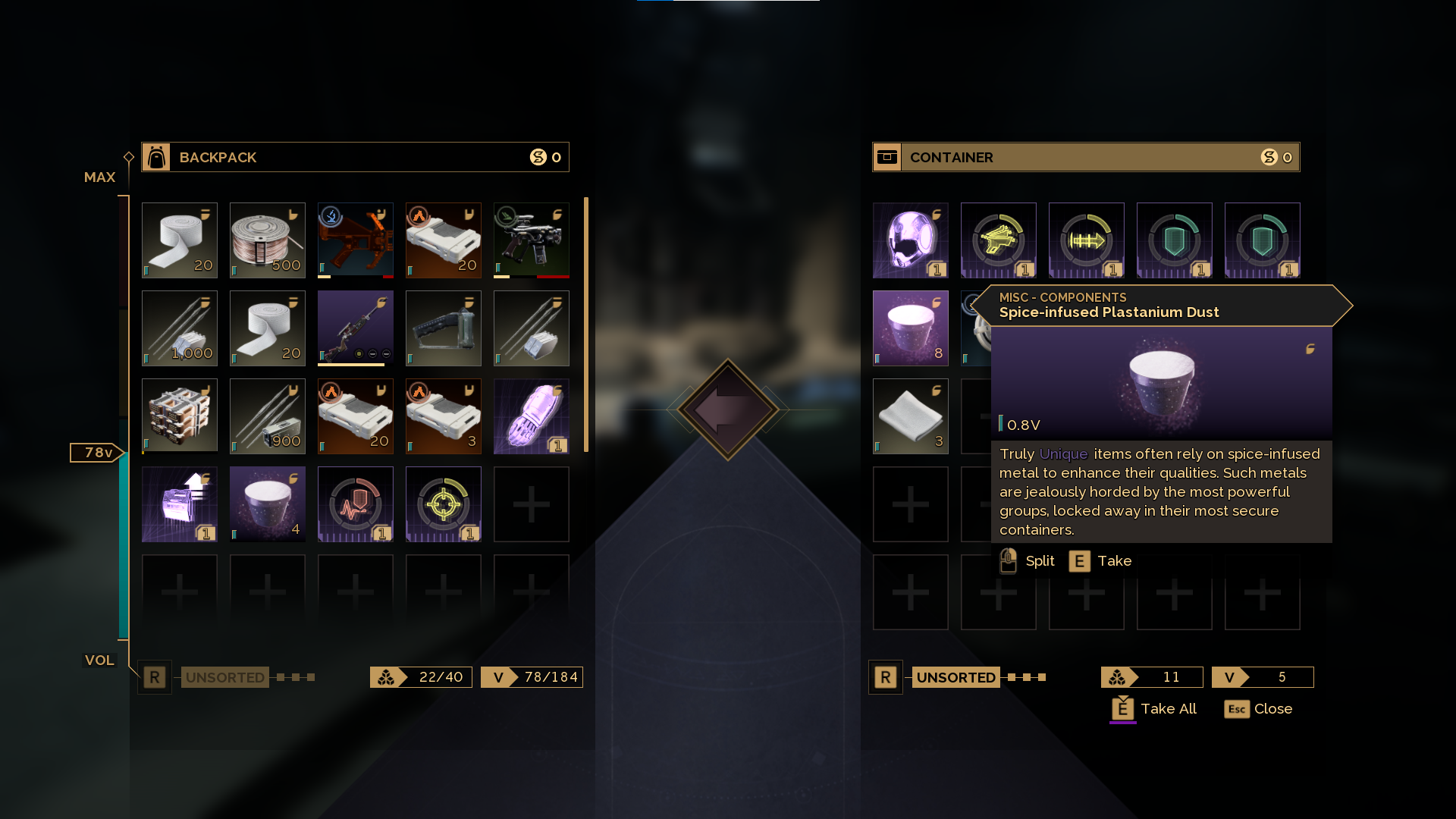Select the white cloth stack of 3
Viewport: 1456px width, 819px height.
point(910,416)
